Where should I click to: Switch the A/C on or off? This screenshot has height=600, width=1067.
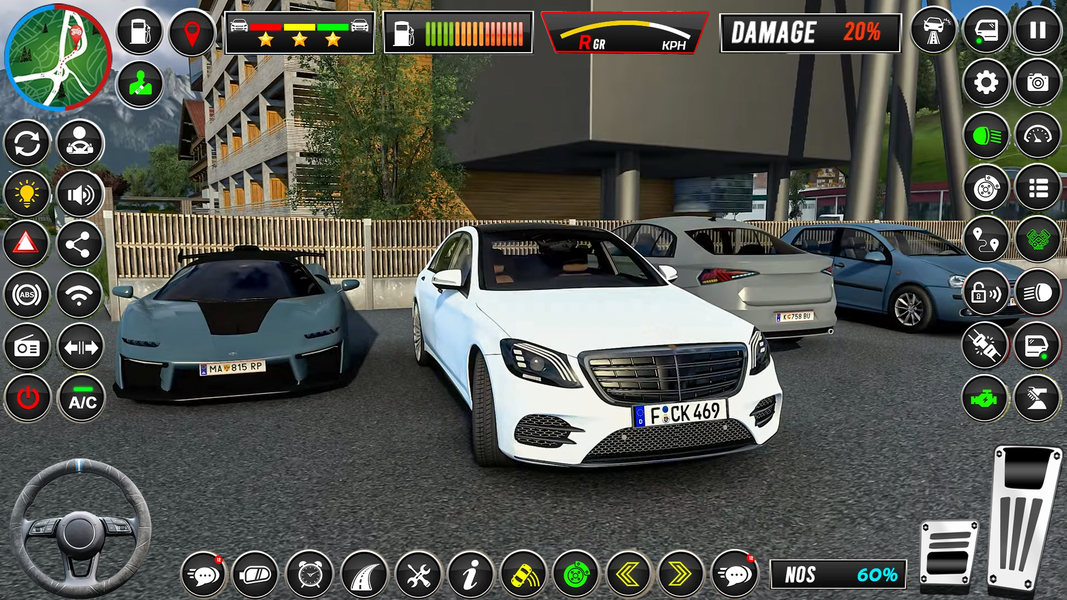80,398
